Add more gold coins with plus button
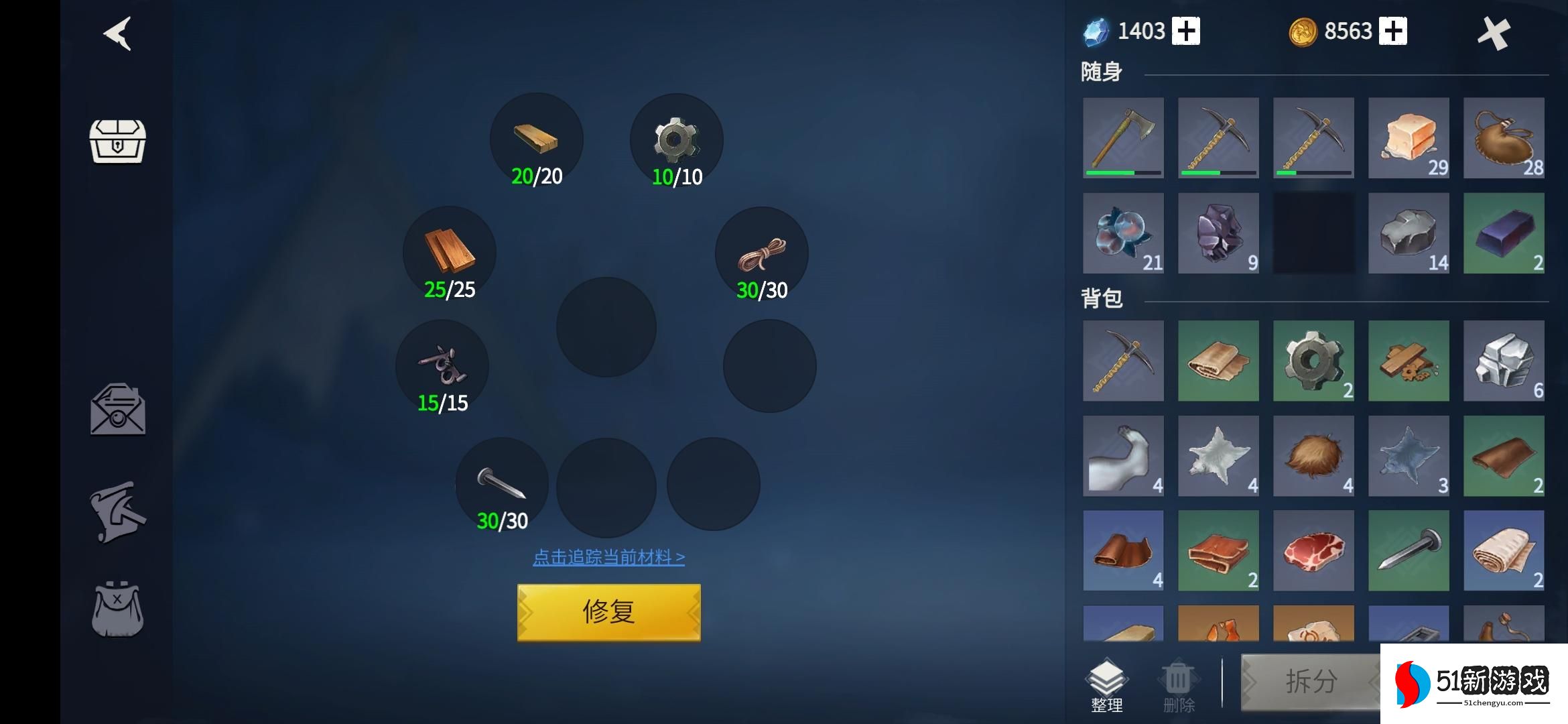Image resolution: width=1568 pixels, height=724 pixels. click(1393, 32)
